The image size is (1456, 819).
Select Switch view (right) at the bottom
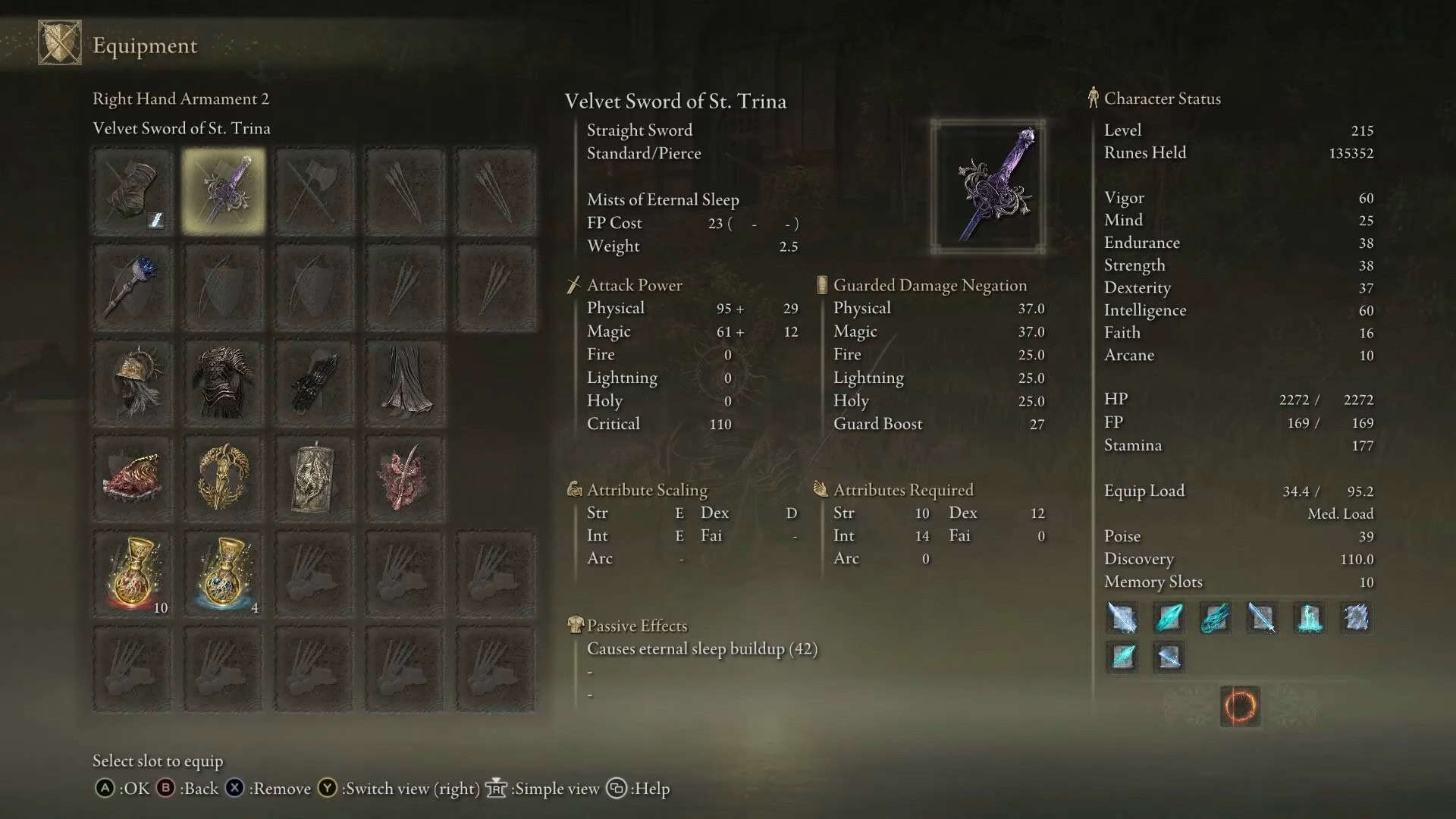(409, 789)
